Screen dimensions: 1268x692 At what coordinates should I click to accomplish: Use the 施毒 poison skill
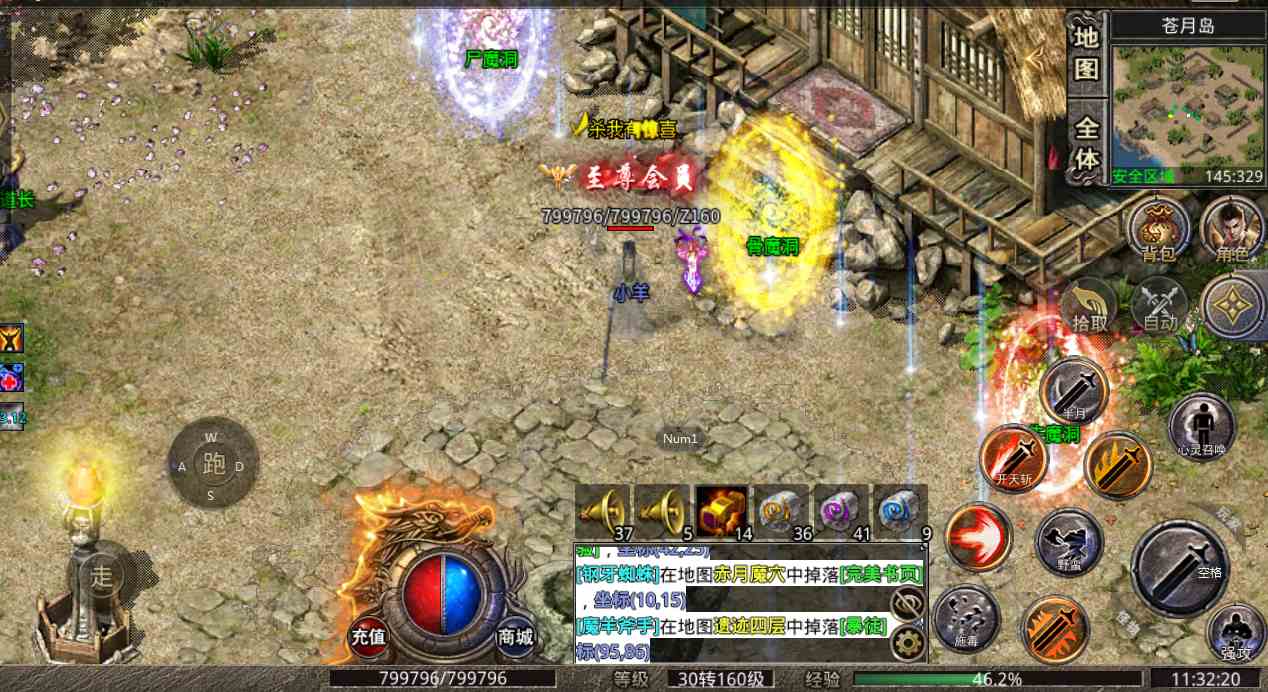[x=966, y=617]
